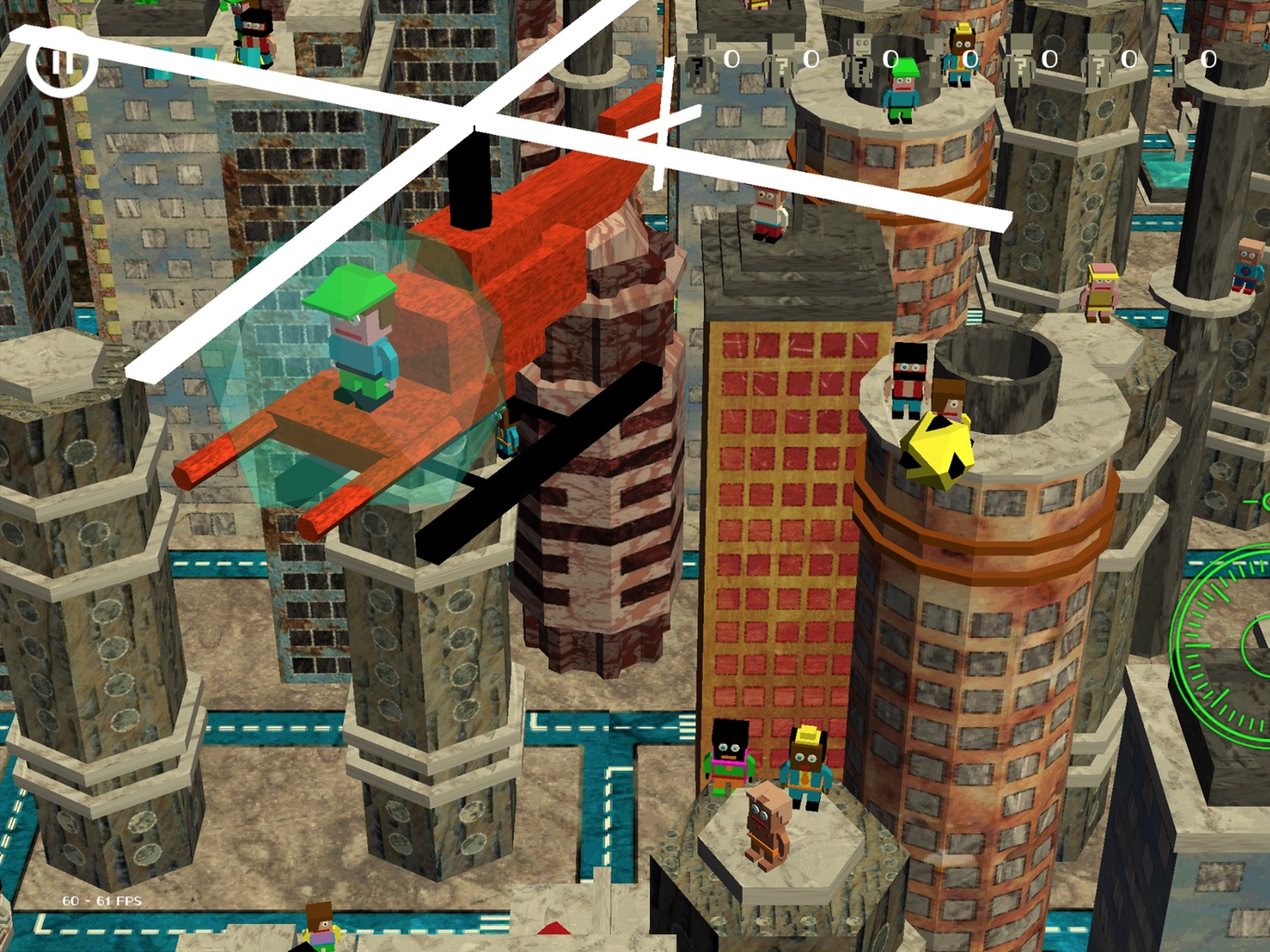Click the fifth passenger silhouette counter icon

[x=1020, y=56]
